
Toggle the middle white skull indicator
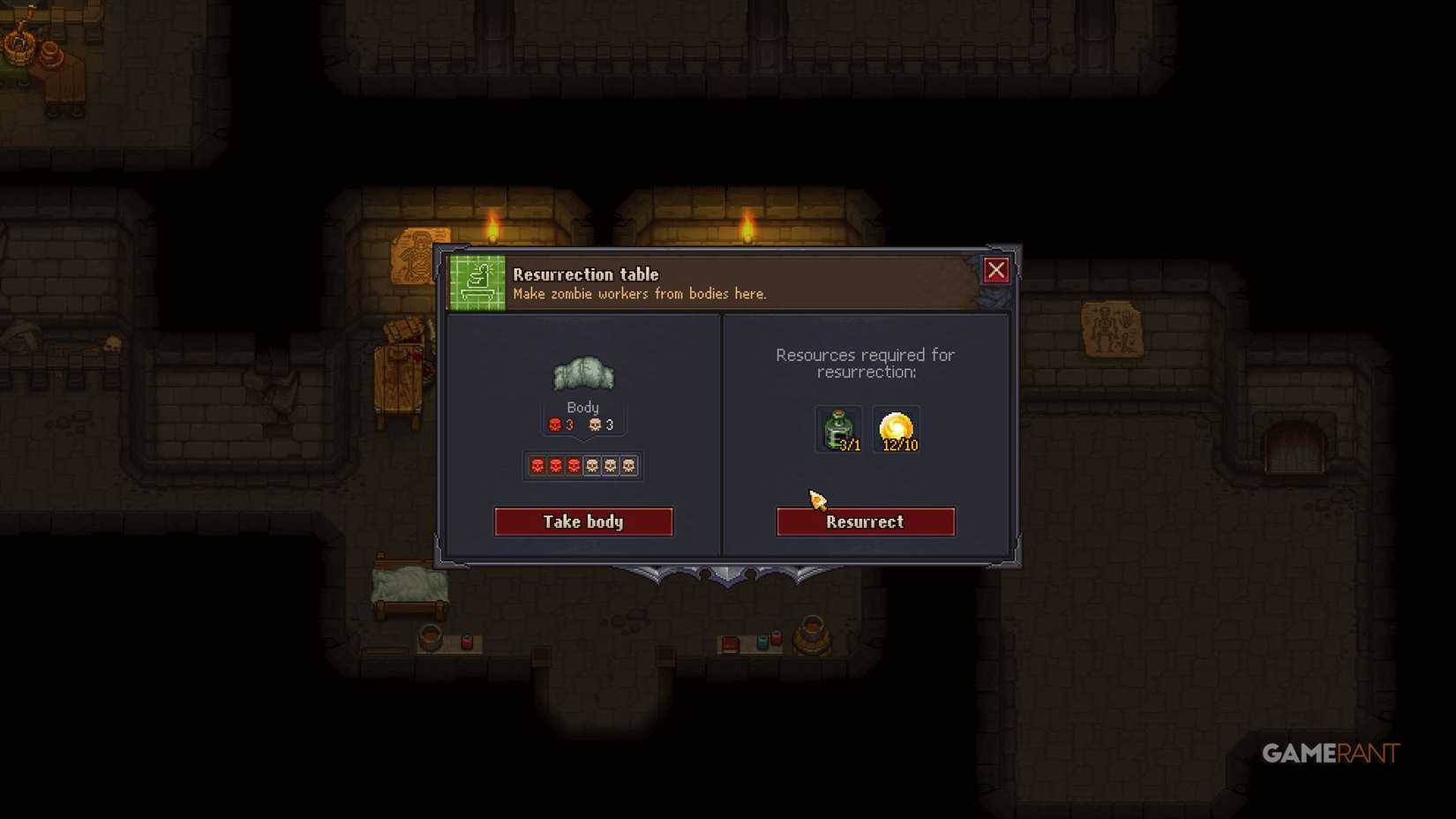[611, 465]
